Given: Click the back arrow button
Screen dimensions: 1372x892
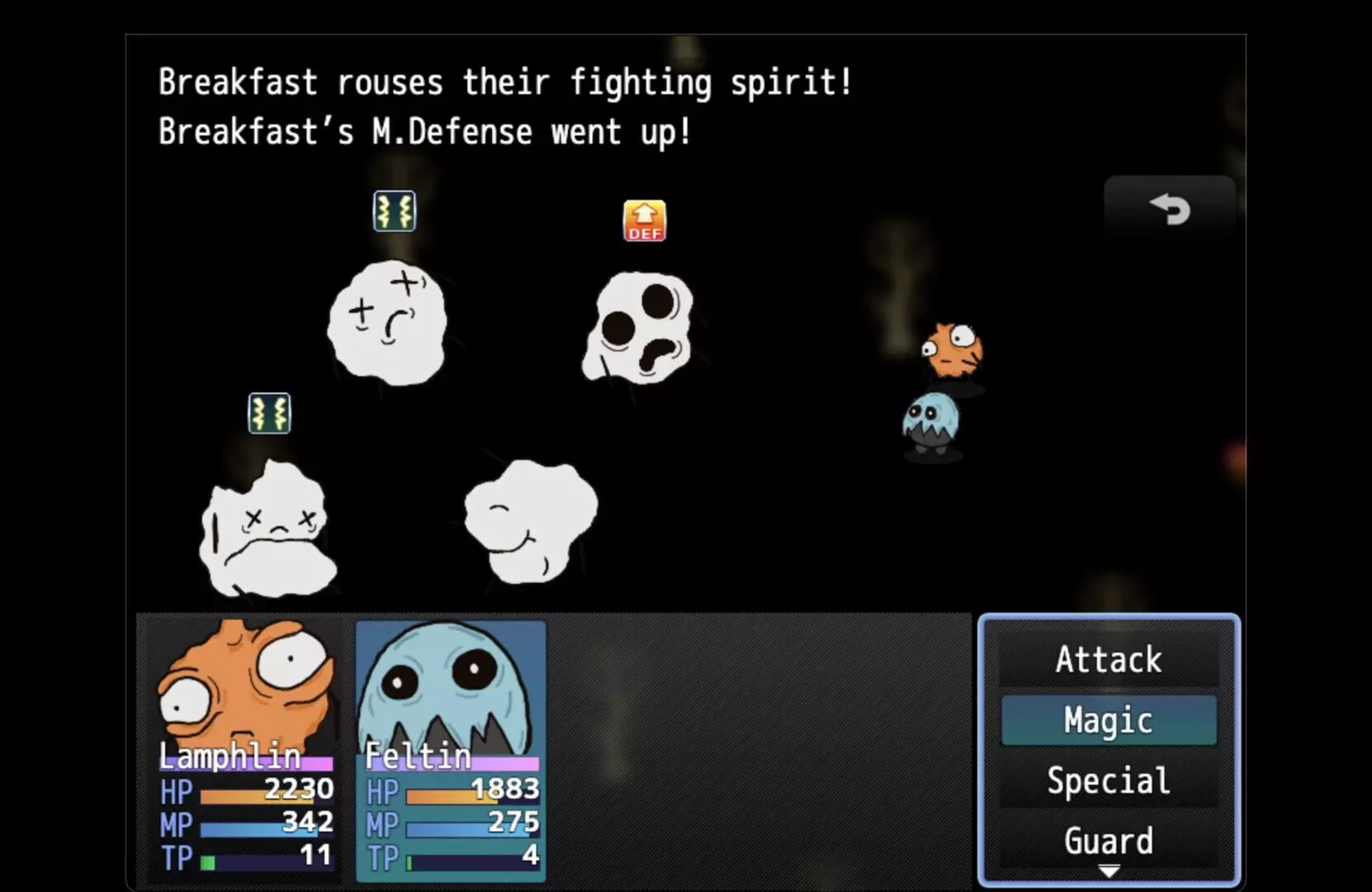Looking at the screenshot, I should click(1169, 208).
